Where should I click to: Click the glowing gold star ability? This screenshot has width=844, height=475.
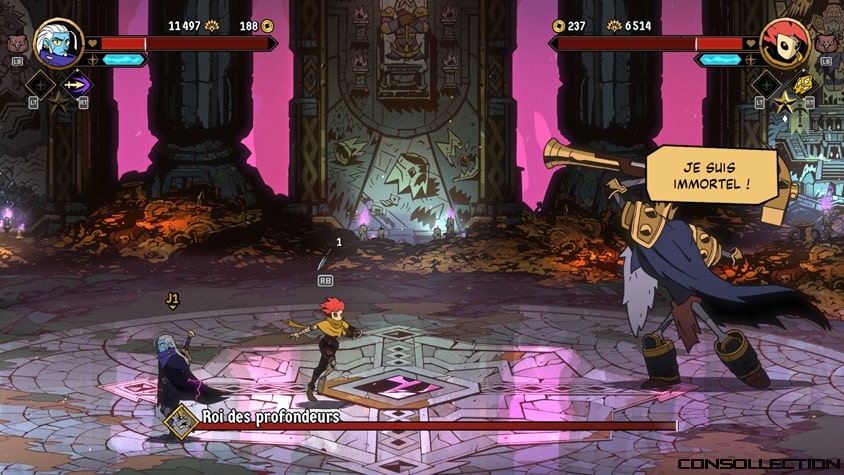tap(784, 101)
